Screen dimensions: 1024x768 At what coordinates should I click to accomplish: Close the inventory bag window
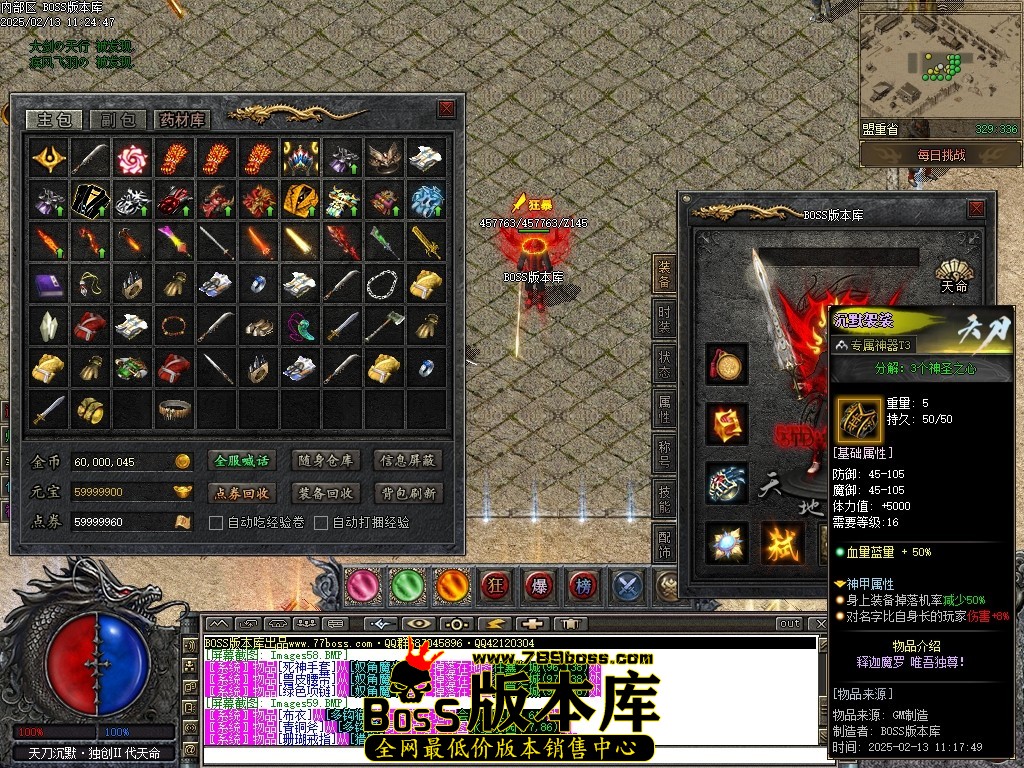point(446,109)
